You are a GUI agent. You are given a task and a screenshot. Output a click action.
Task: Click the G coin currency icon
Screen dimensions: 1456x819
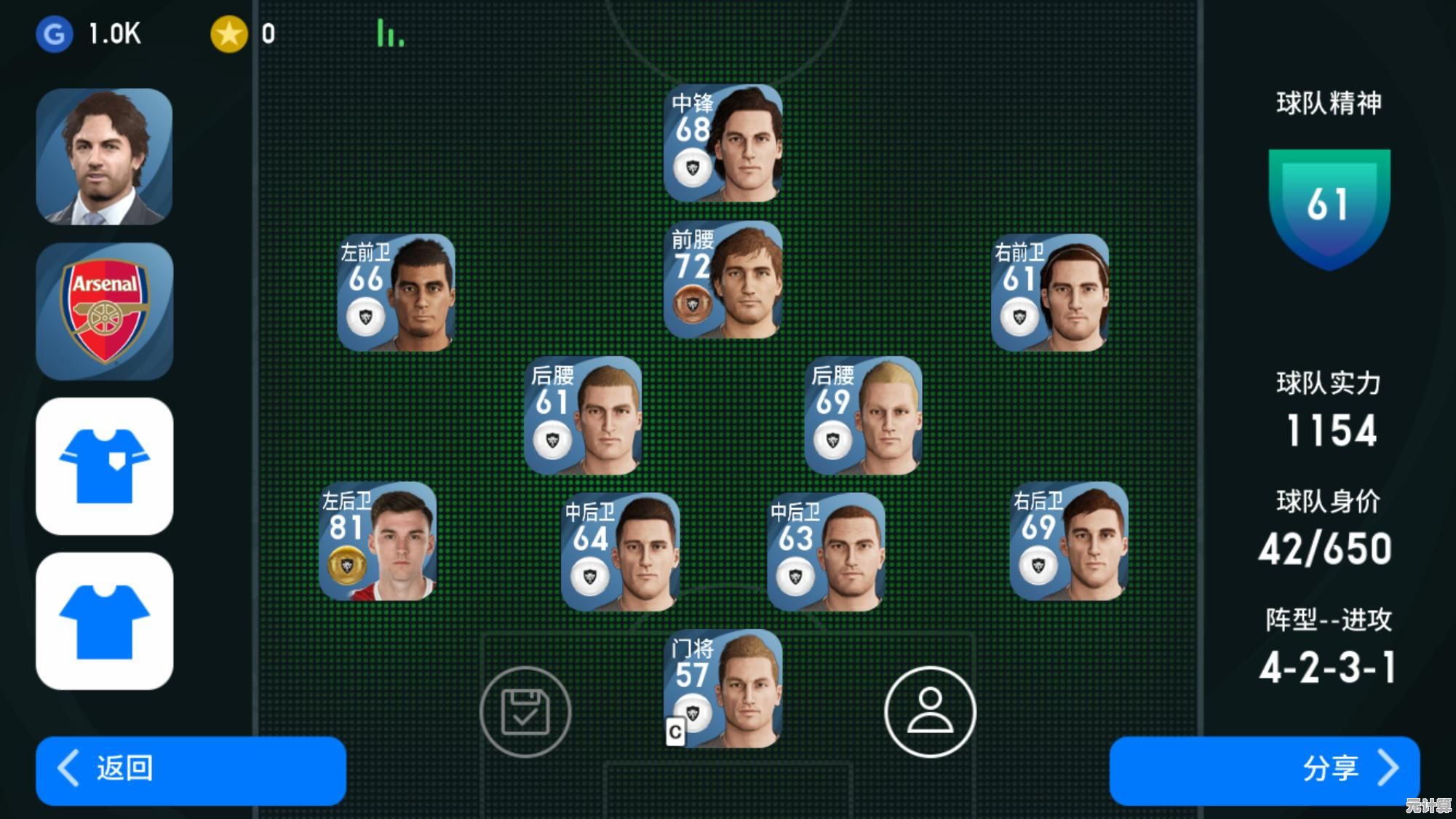coord(55,34)
